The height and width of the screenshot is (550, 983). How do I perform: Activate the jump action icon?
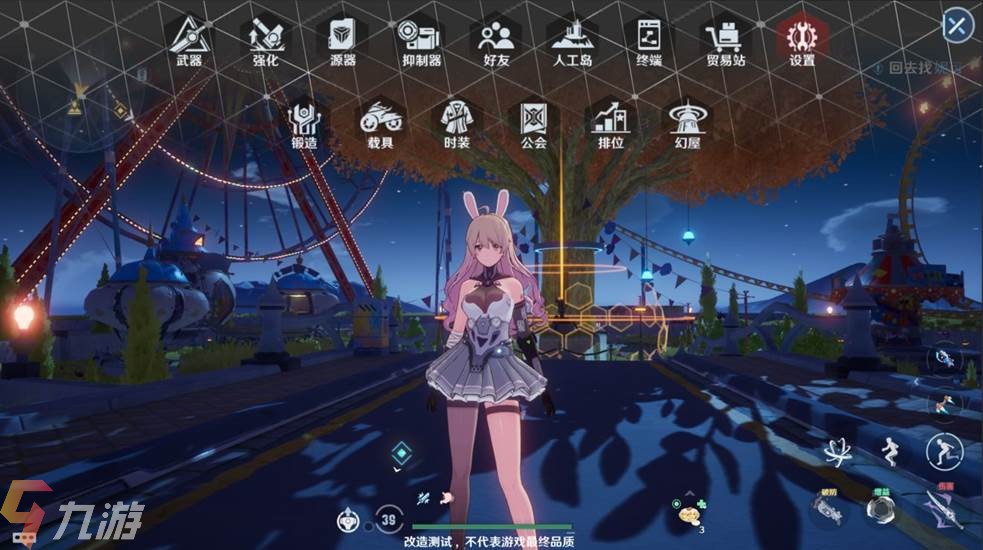[886, 452]
